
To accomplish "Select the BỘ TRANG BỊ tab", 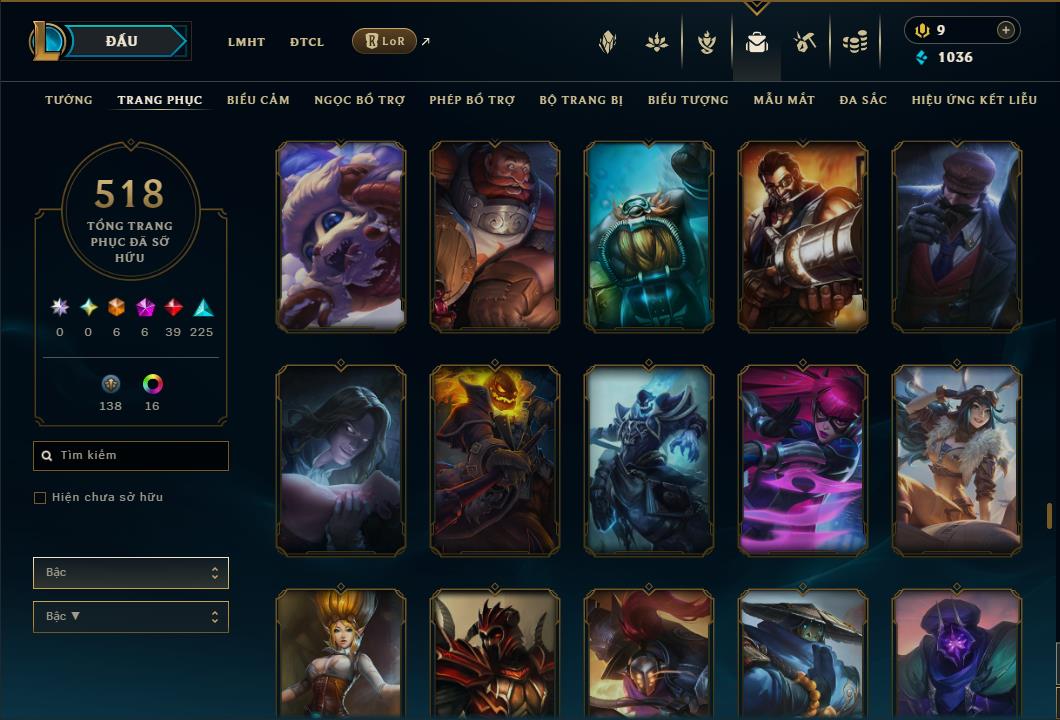I will (581, 100).
